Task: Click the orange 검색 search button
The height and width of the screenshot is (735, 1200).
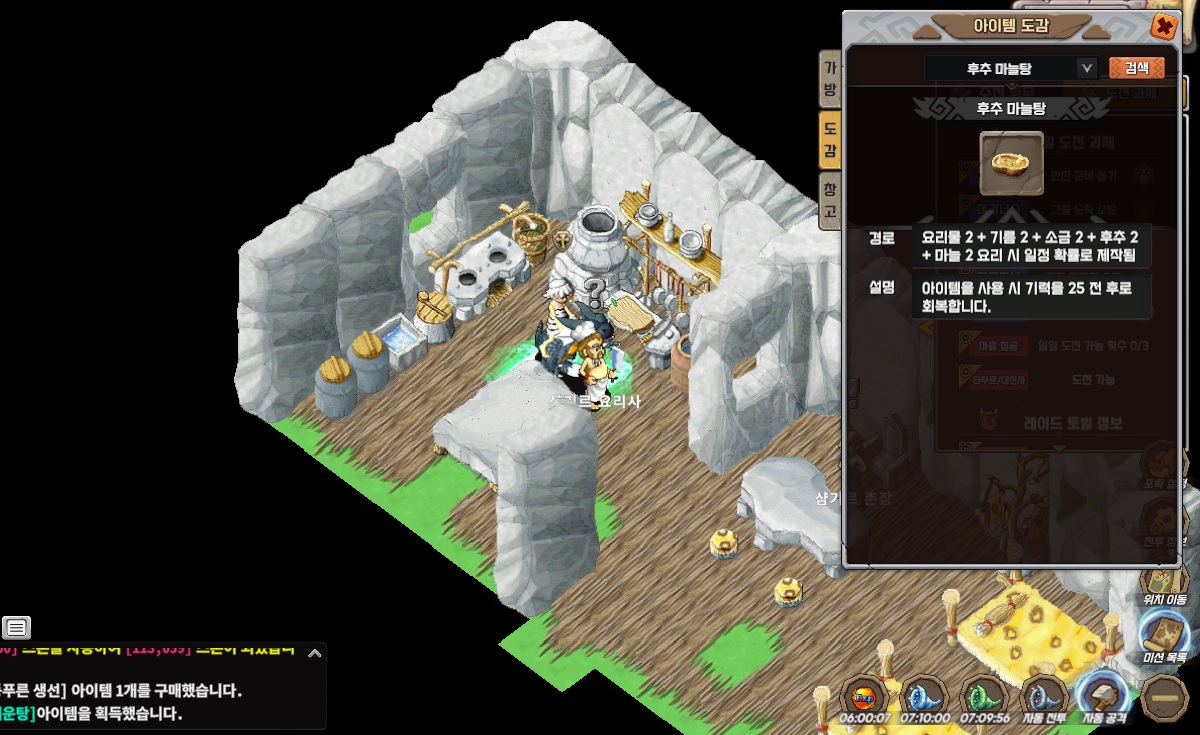Action: (1137, 68)
